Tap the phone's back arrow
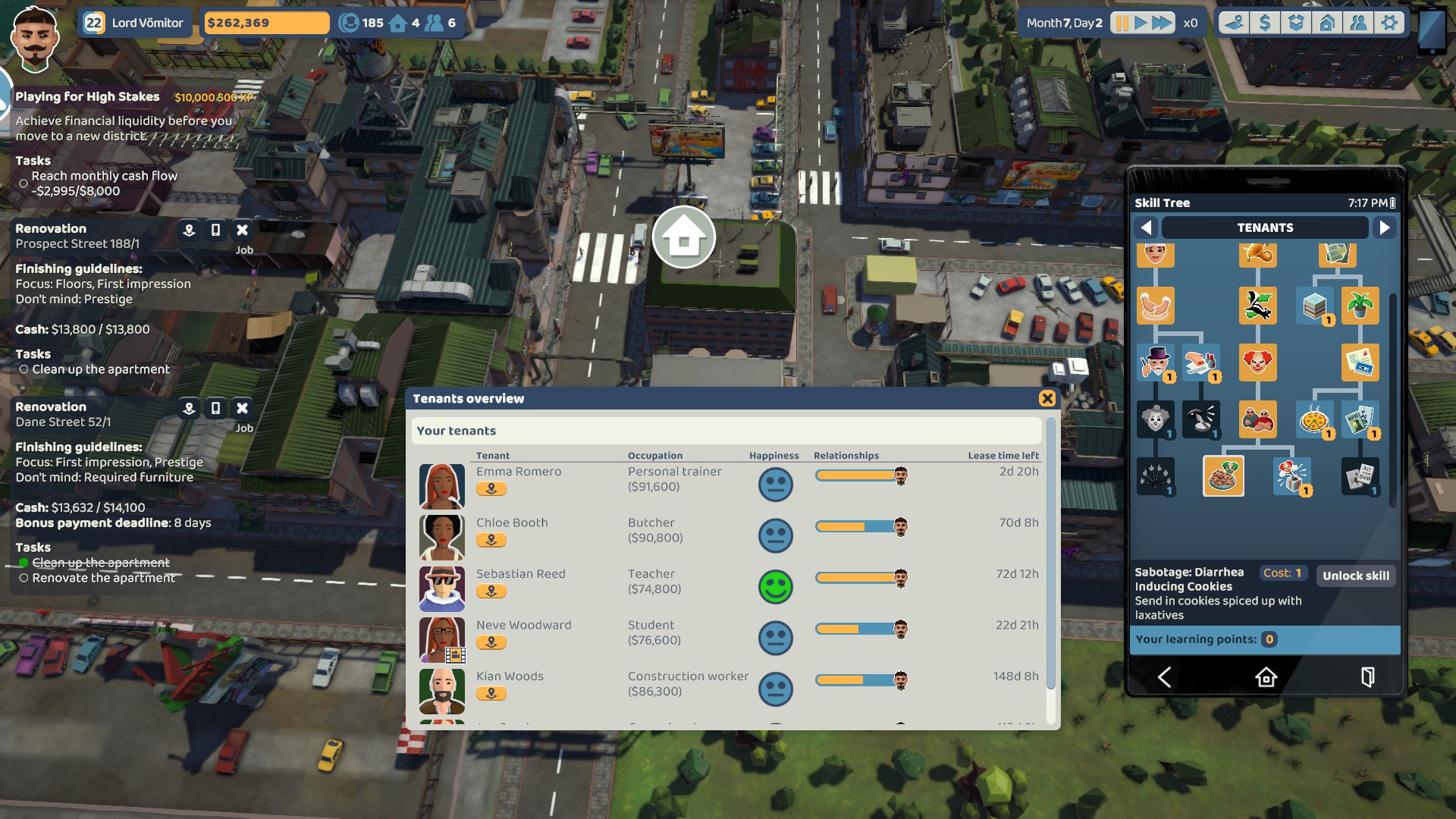Image resolution: width=1456 pixels, height=819 pixels. [1164, 677]
